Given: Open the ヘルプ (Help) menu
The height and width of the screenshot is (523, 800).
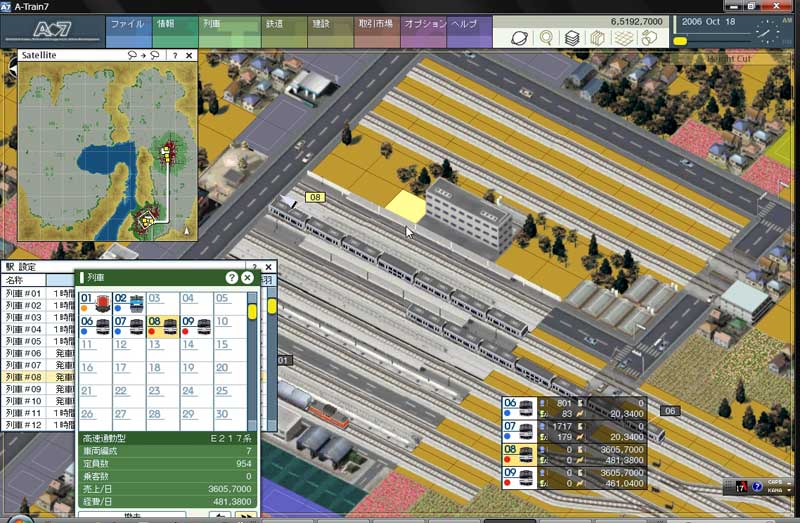Looking at the screenshot, I should [x=465, y=23].
